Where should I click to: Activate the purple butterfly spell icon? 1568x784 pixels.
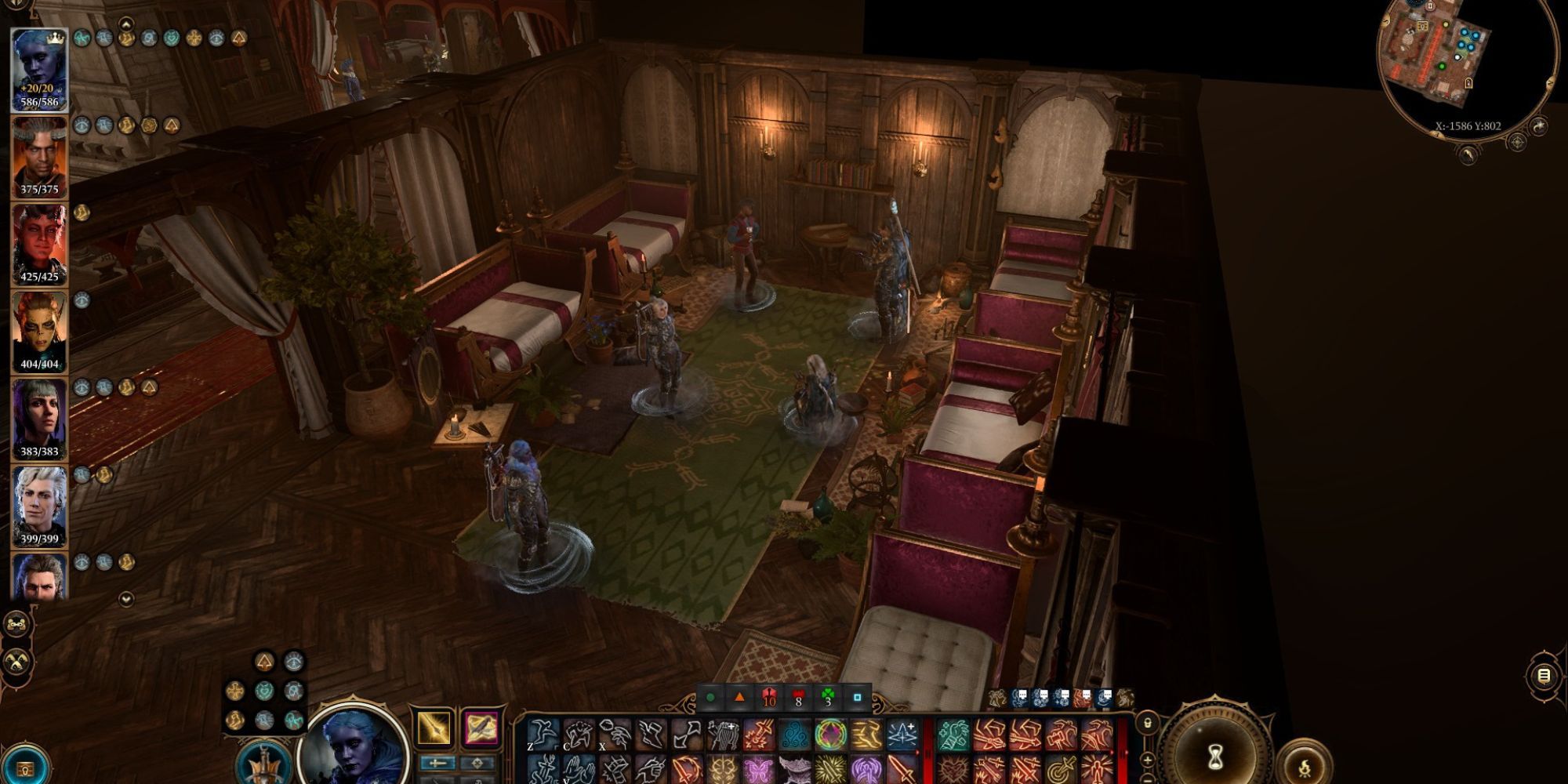tap(758, 770)
